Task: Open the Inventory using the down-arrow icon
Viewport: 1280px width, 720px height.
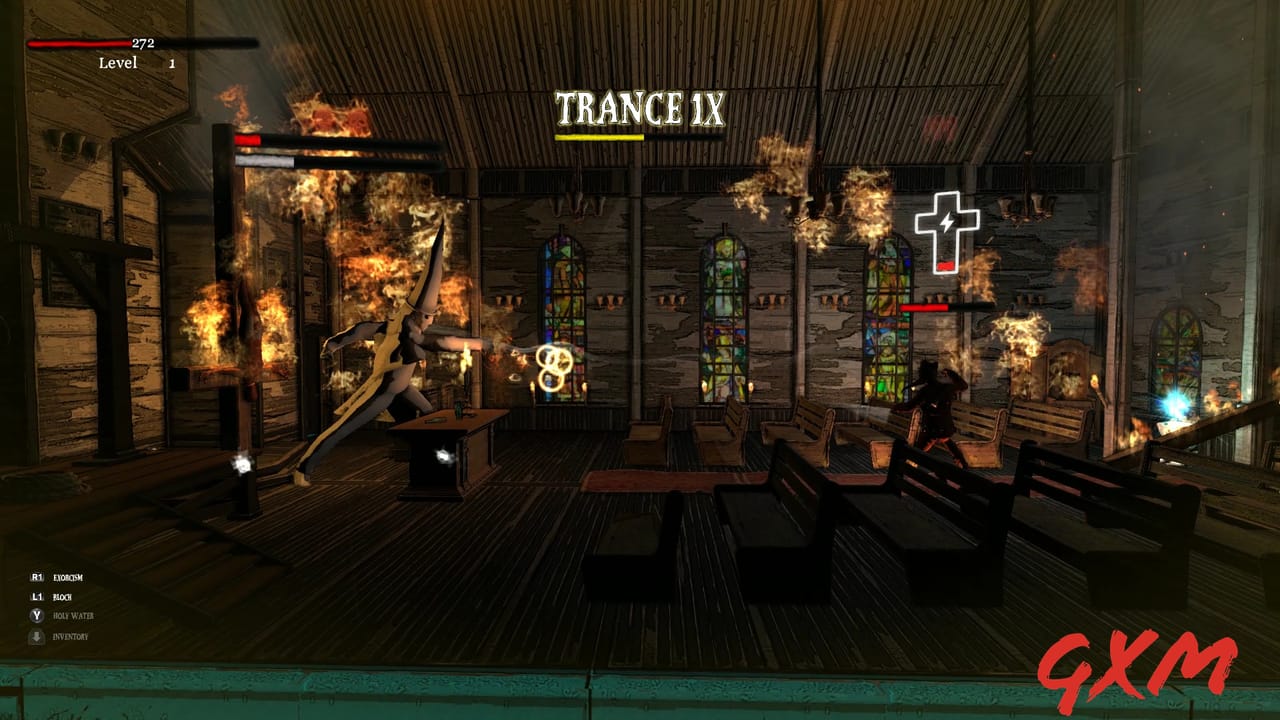Action: click(x=37, y=636)
